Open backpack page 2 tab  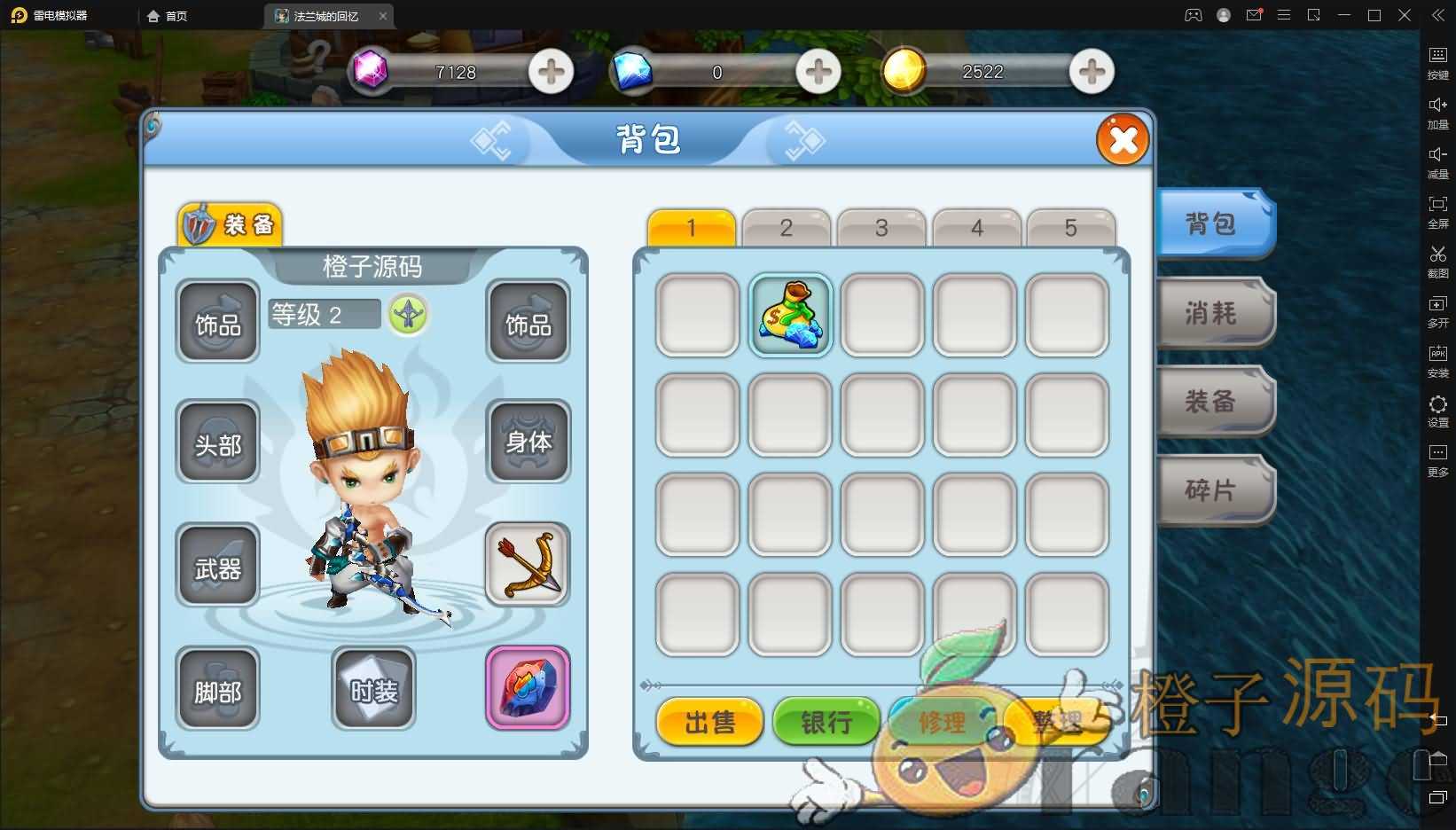point(786,228)
